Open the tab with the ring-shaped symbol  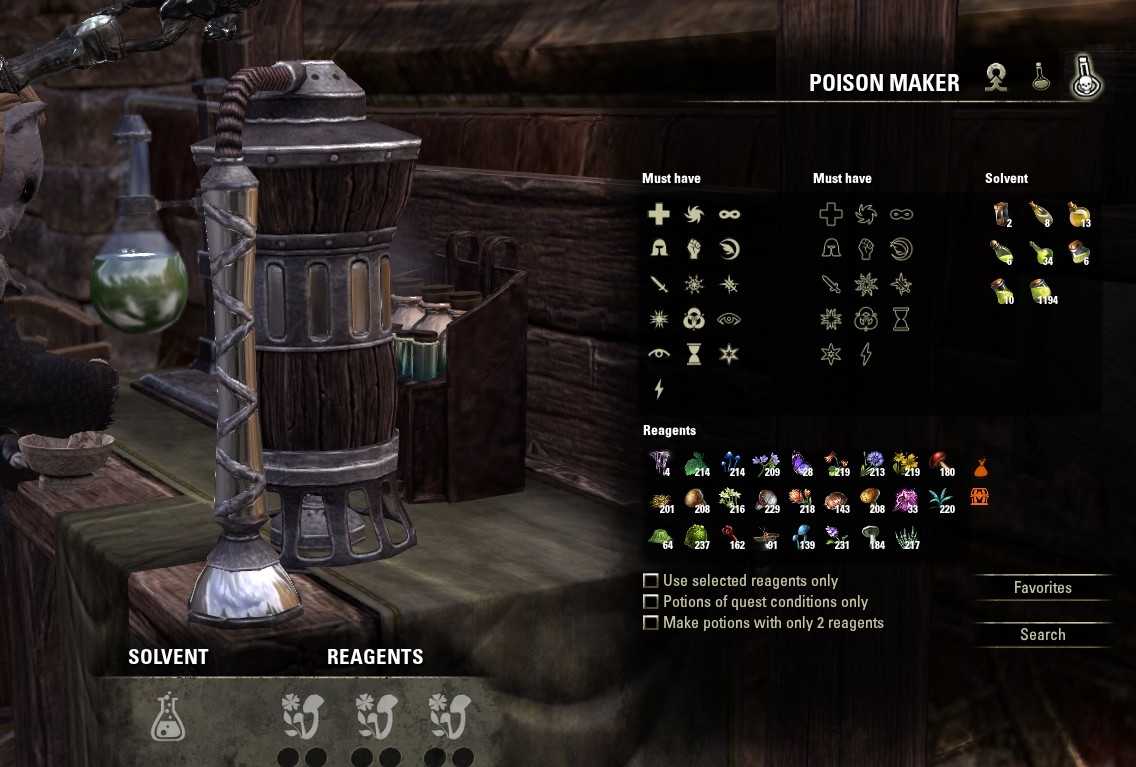995,78
